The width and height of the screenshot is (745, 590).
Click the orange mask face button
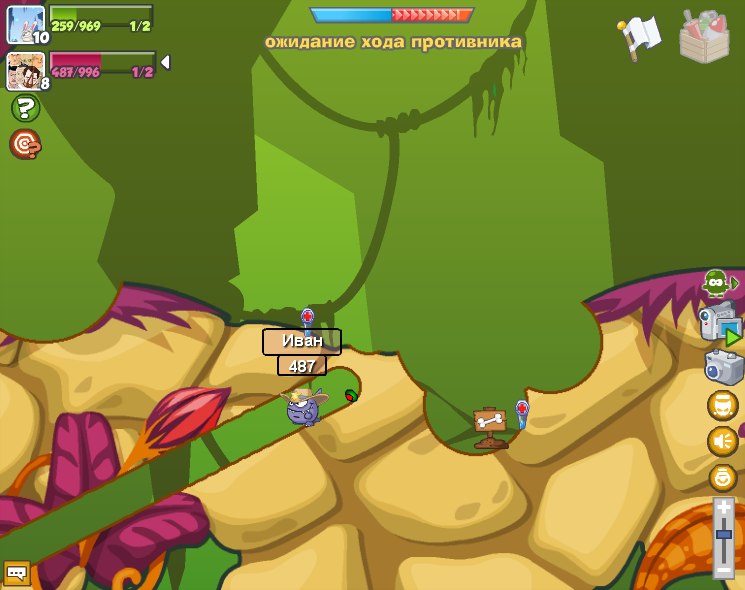coord(722,405)
